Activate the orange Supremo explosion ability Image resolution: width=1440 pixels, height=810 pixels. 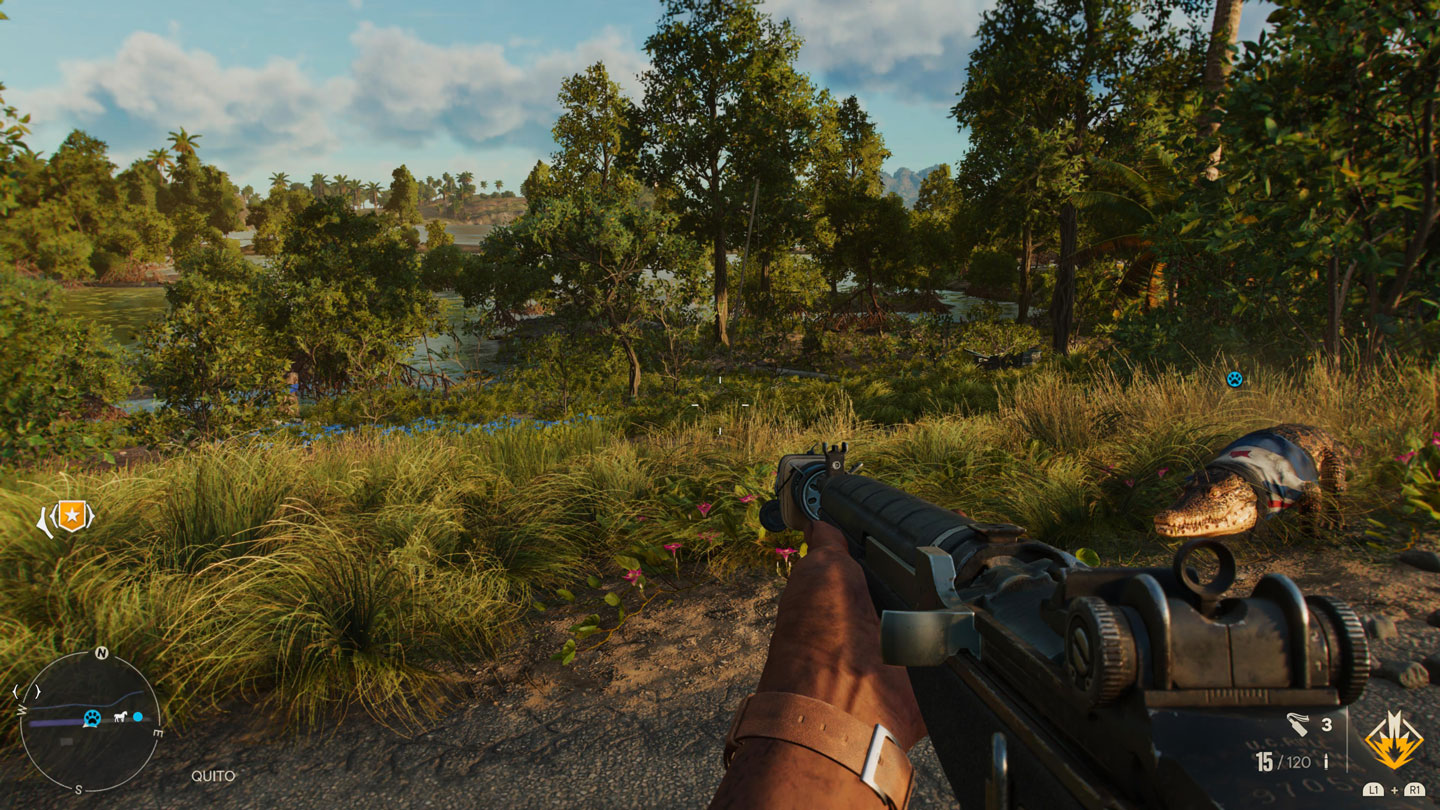tap(1393, 741)
